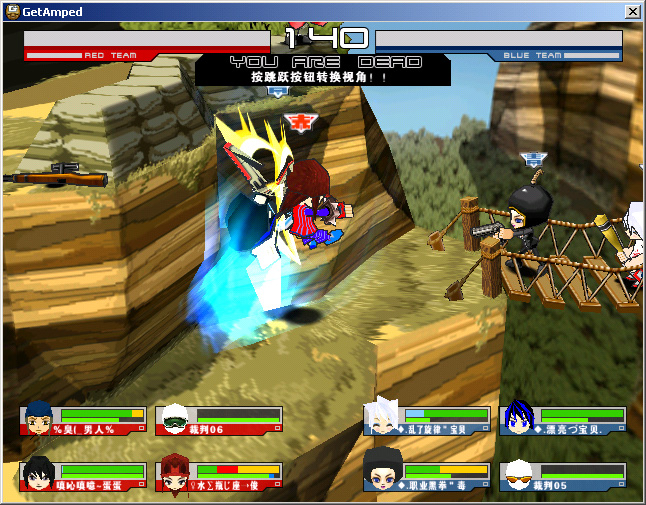Image resolution: width=646 pixels, height=505 pixels.
Task: Select blue team player 裁判05's panel
Action: 563,476
